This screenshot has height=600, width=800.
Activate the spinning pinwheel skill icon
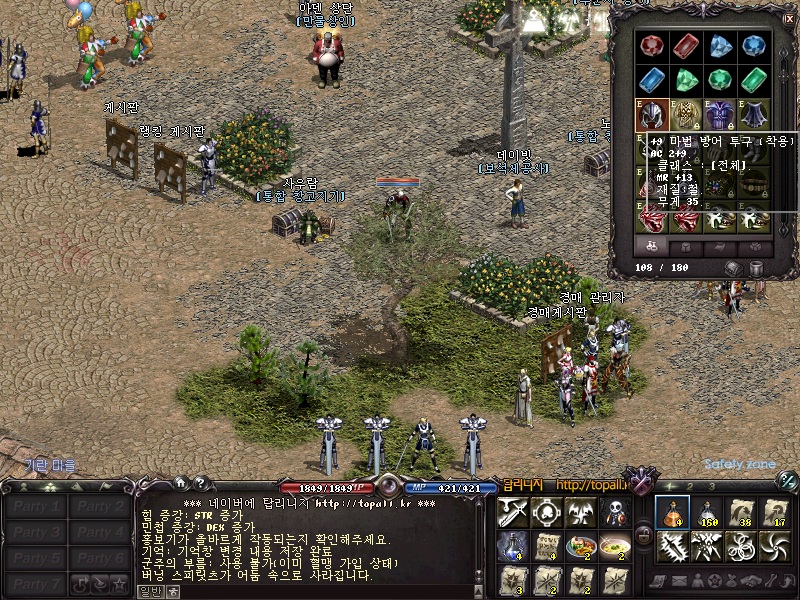coord(775,546)
